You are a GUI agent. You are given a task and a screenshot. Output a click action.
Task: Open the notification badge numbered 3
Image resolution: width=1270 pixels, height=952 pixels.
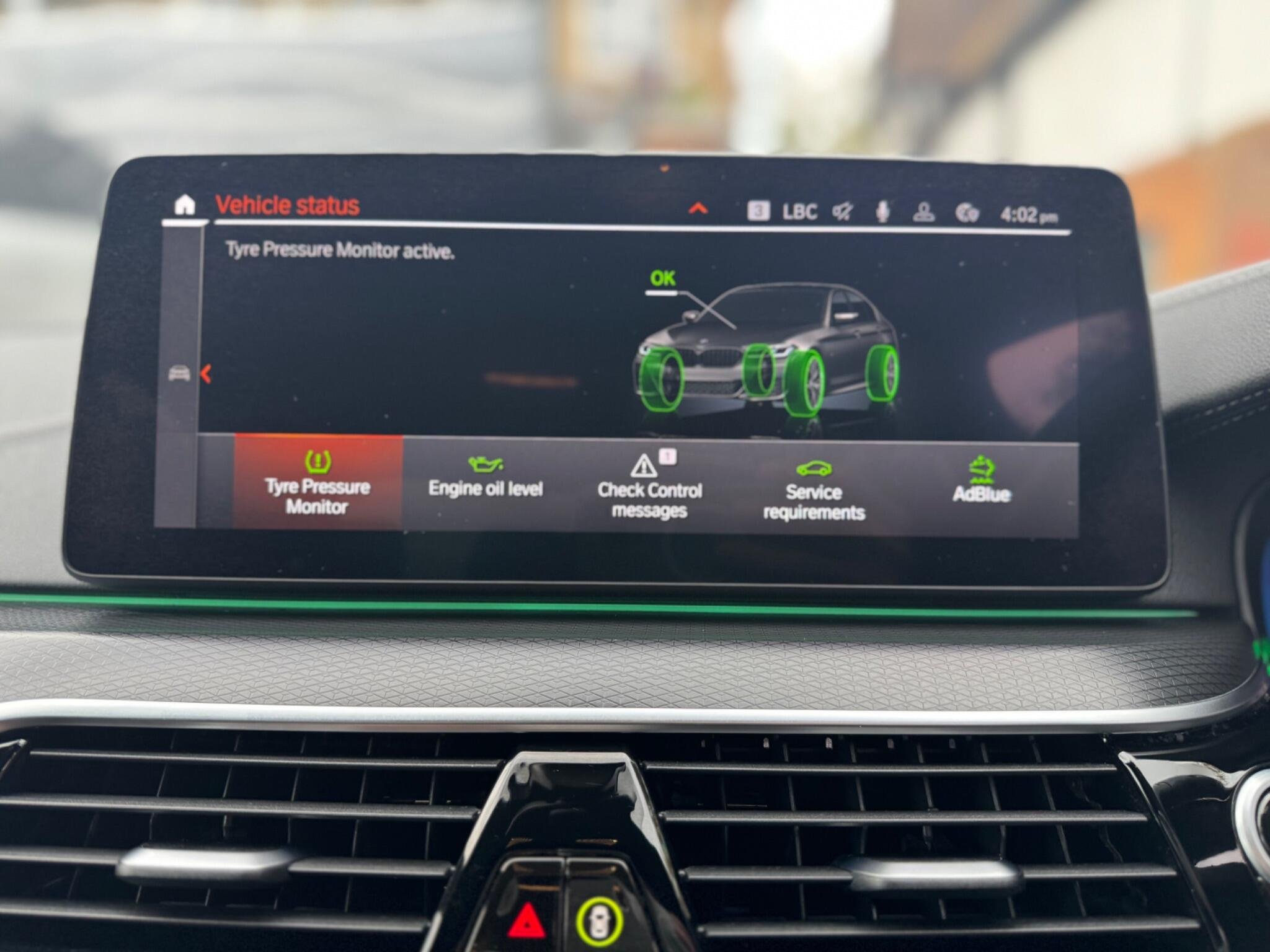(758, 211)
